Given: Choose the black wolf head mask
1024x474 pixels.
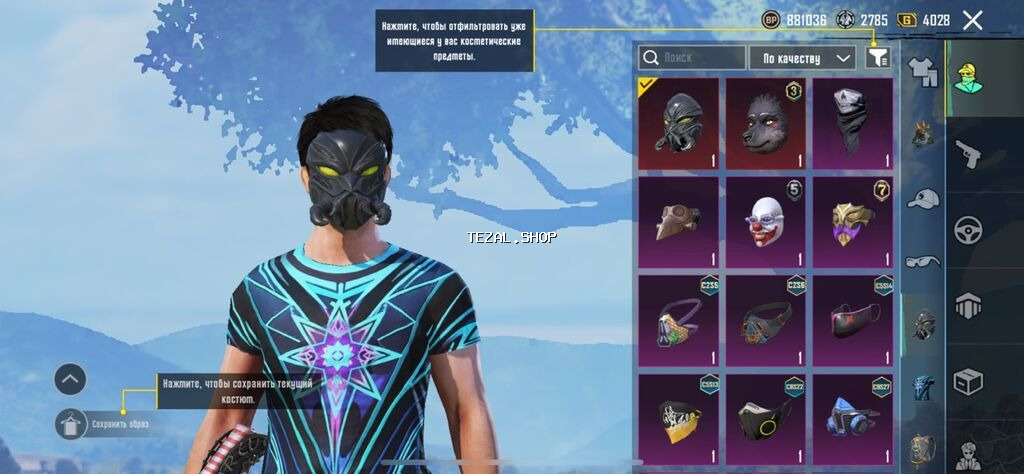Looking at the screenshot, I should pos(765,124).
